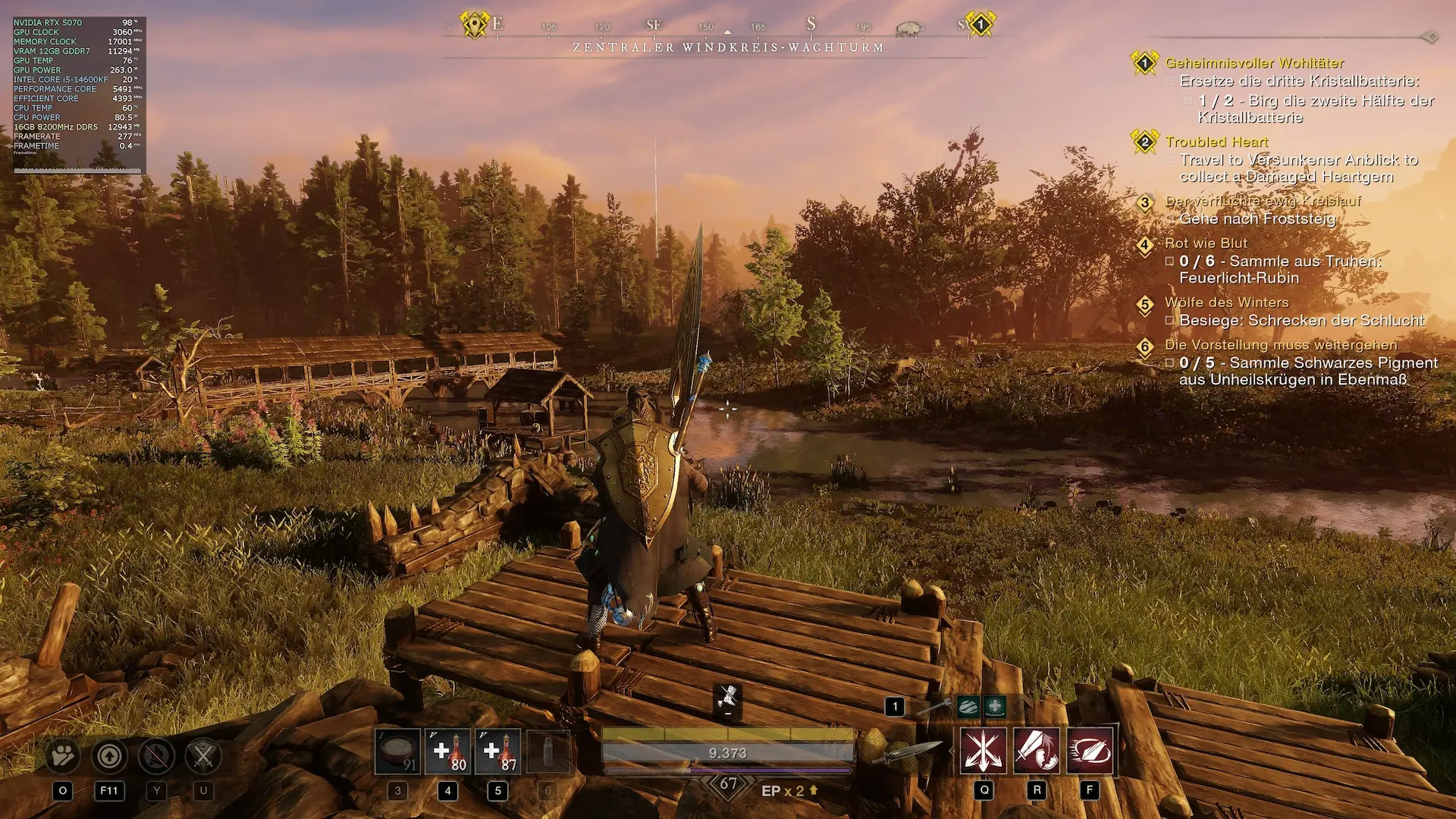Select the green glowing cross staff ability

pos(994,707)
